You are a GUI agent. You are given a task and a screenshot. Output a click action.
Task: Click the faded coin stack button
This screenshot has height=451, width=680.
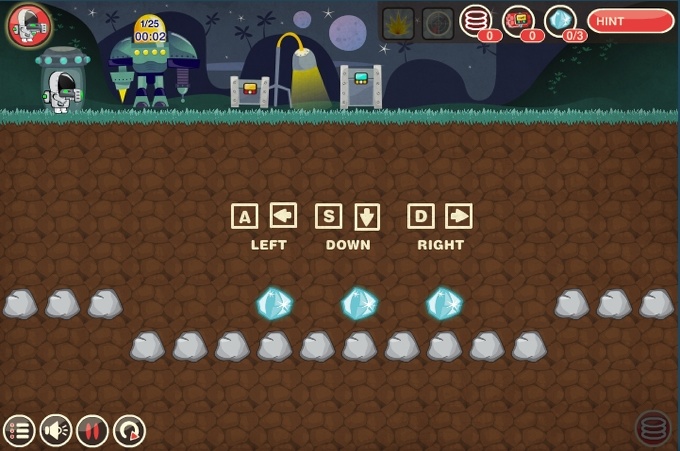(x=653, y=428)
